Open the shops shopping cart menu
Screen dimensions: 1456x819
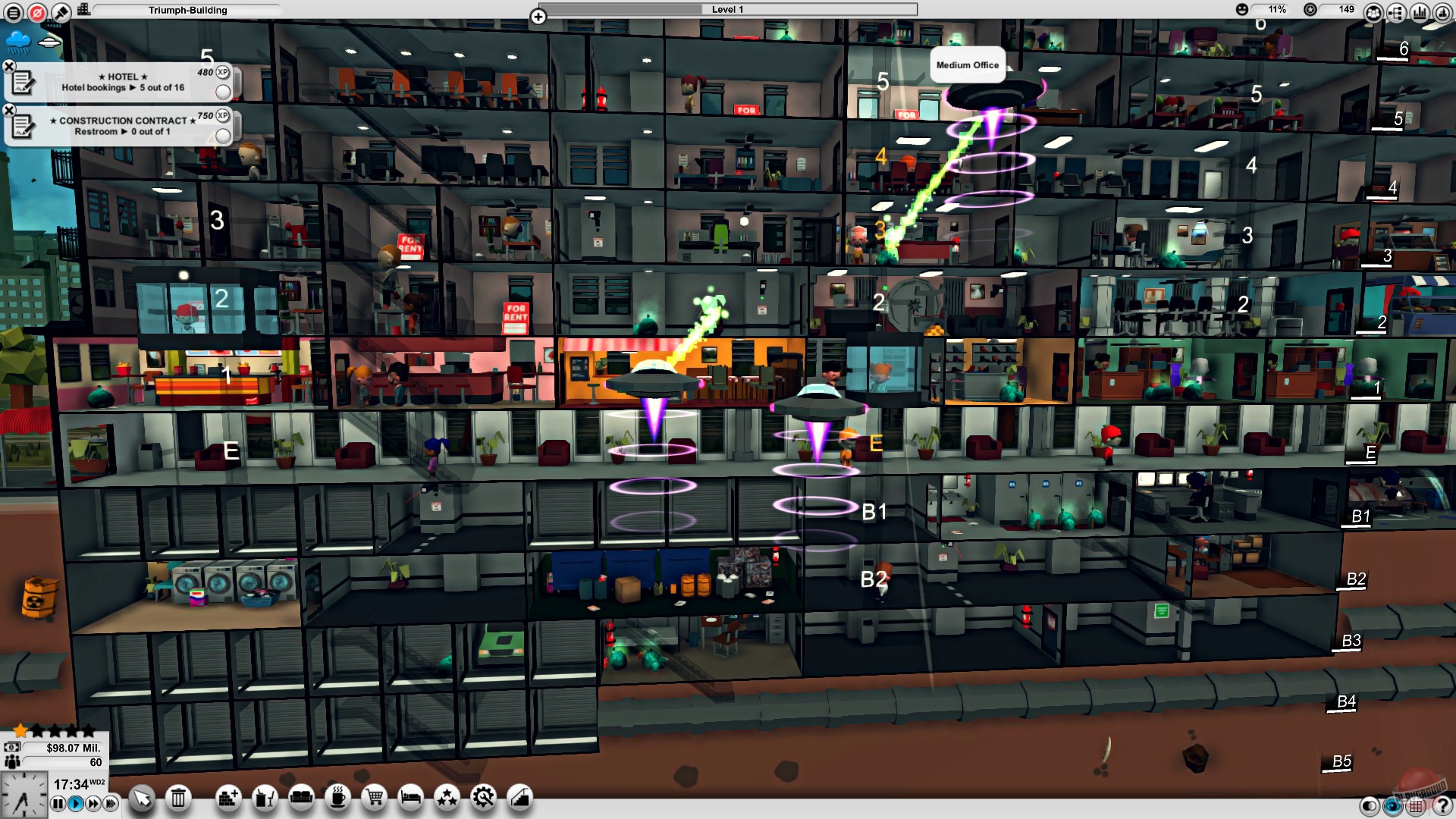(373, 797)
